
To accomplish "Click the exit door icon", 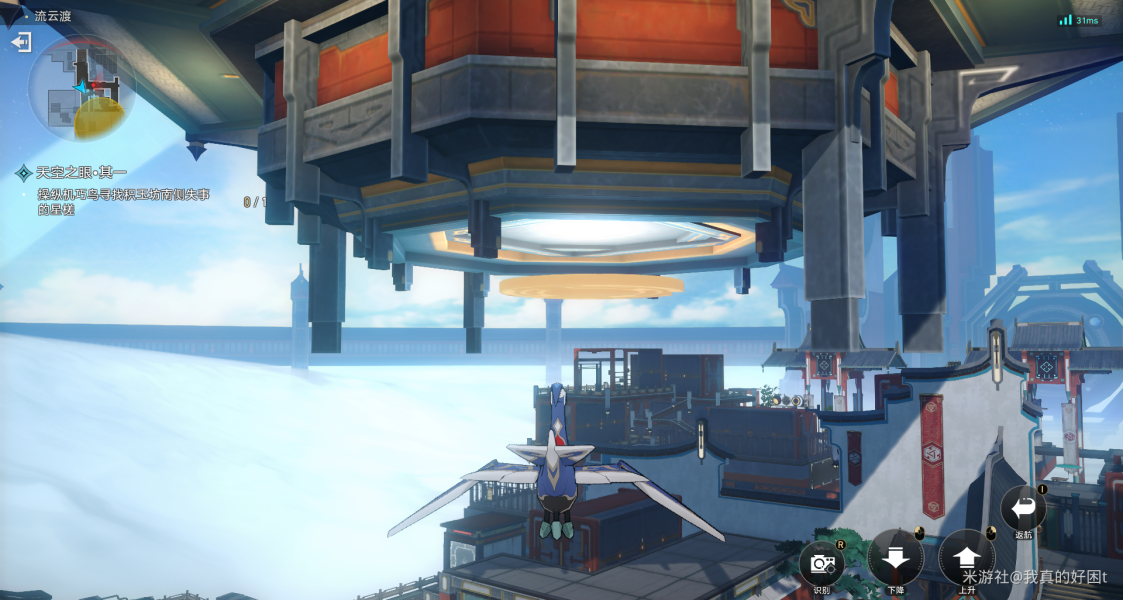I will point(21,42).
